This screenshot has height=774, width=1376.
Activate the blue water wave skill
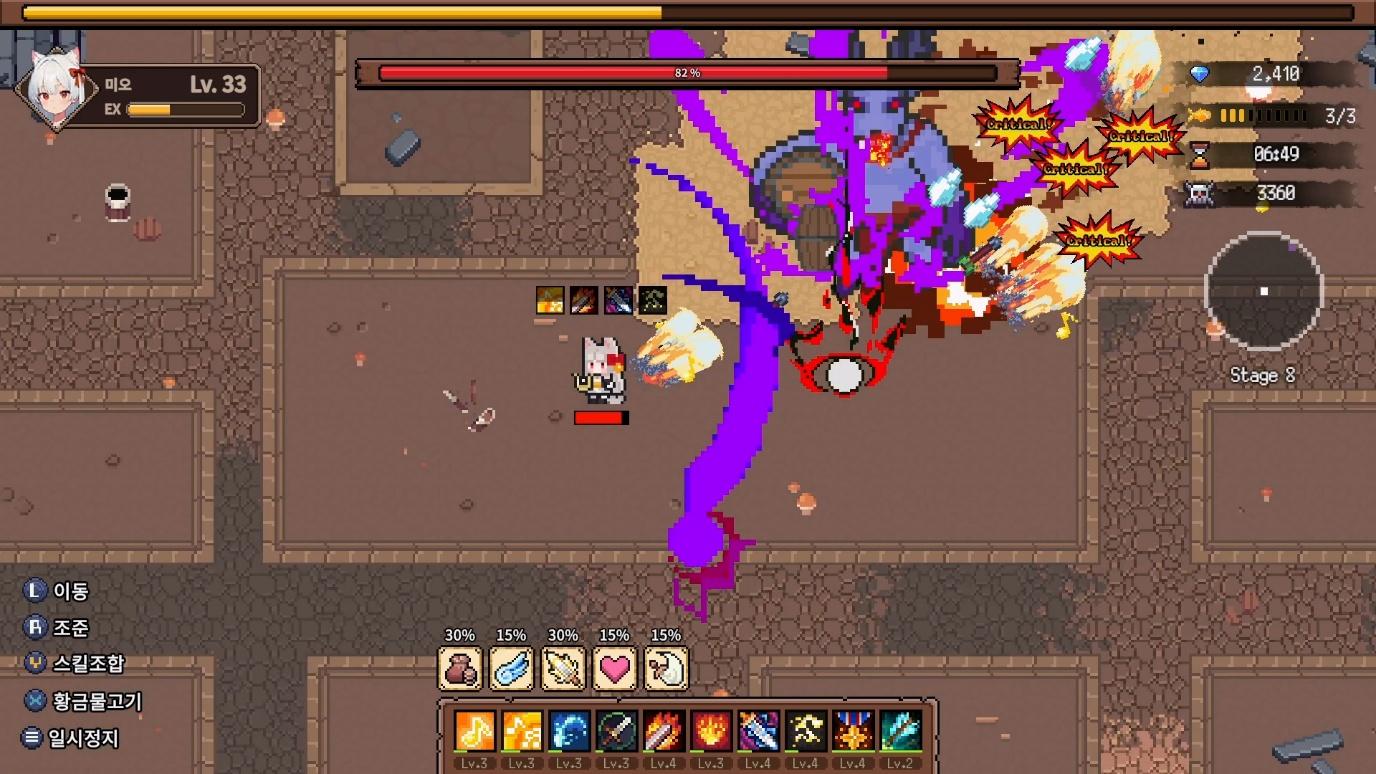click(569, 731)
